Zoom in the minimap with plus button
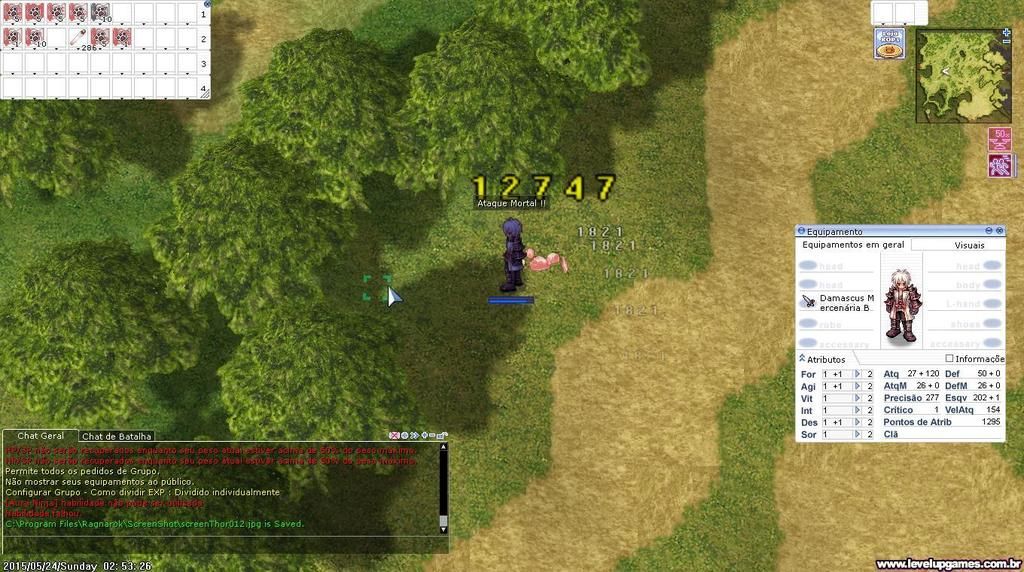 click(1005, 33)
